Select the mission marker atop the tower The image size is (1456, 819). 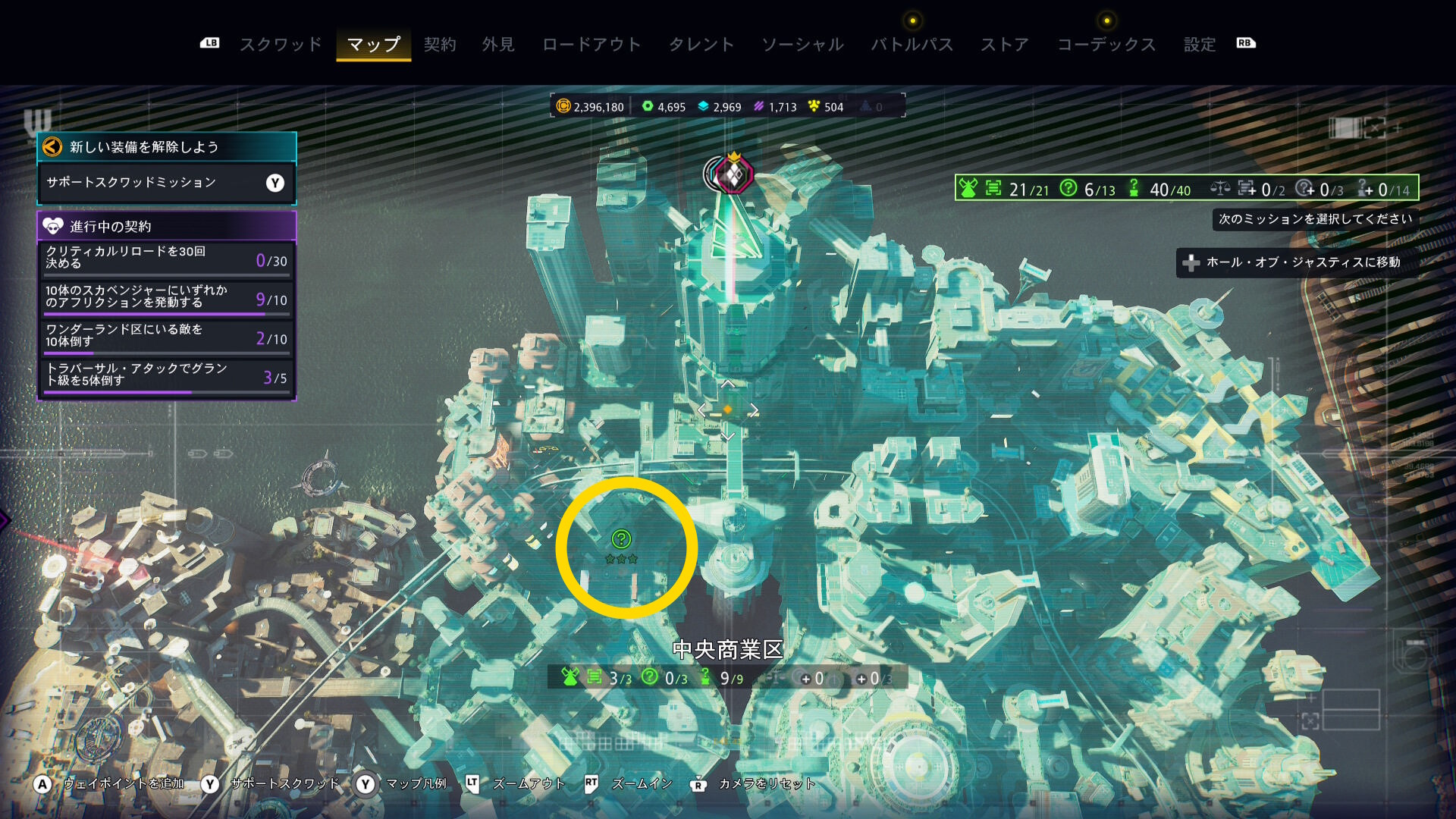coord(733,174)
